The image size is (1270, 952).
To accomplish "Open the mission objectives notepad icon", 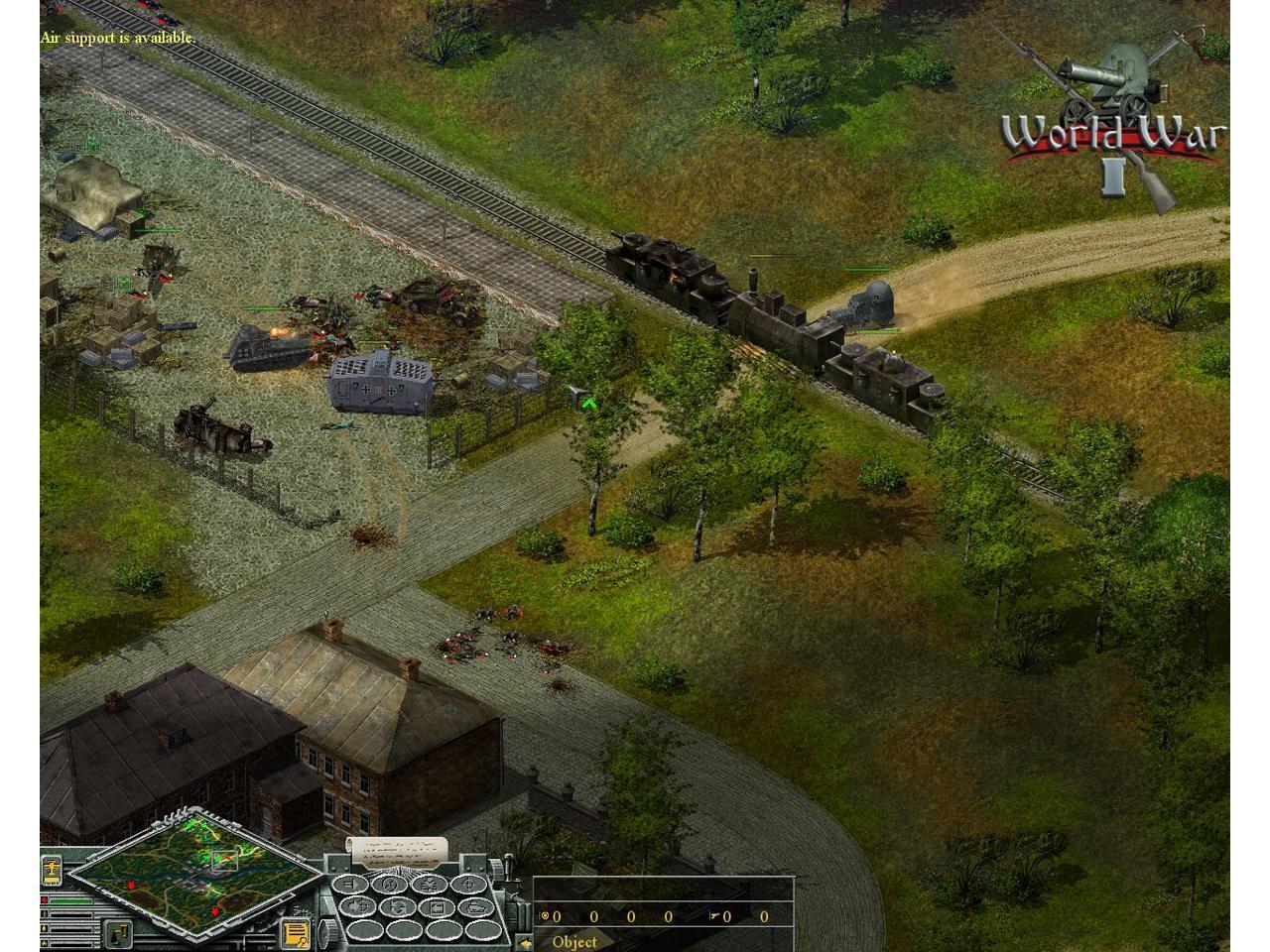I will pos(296,933).
